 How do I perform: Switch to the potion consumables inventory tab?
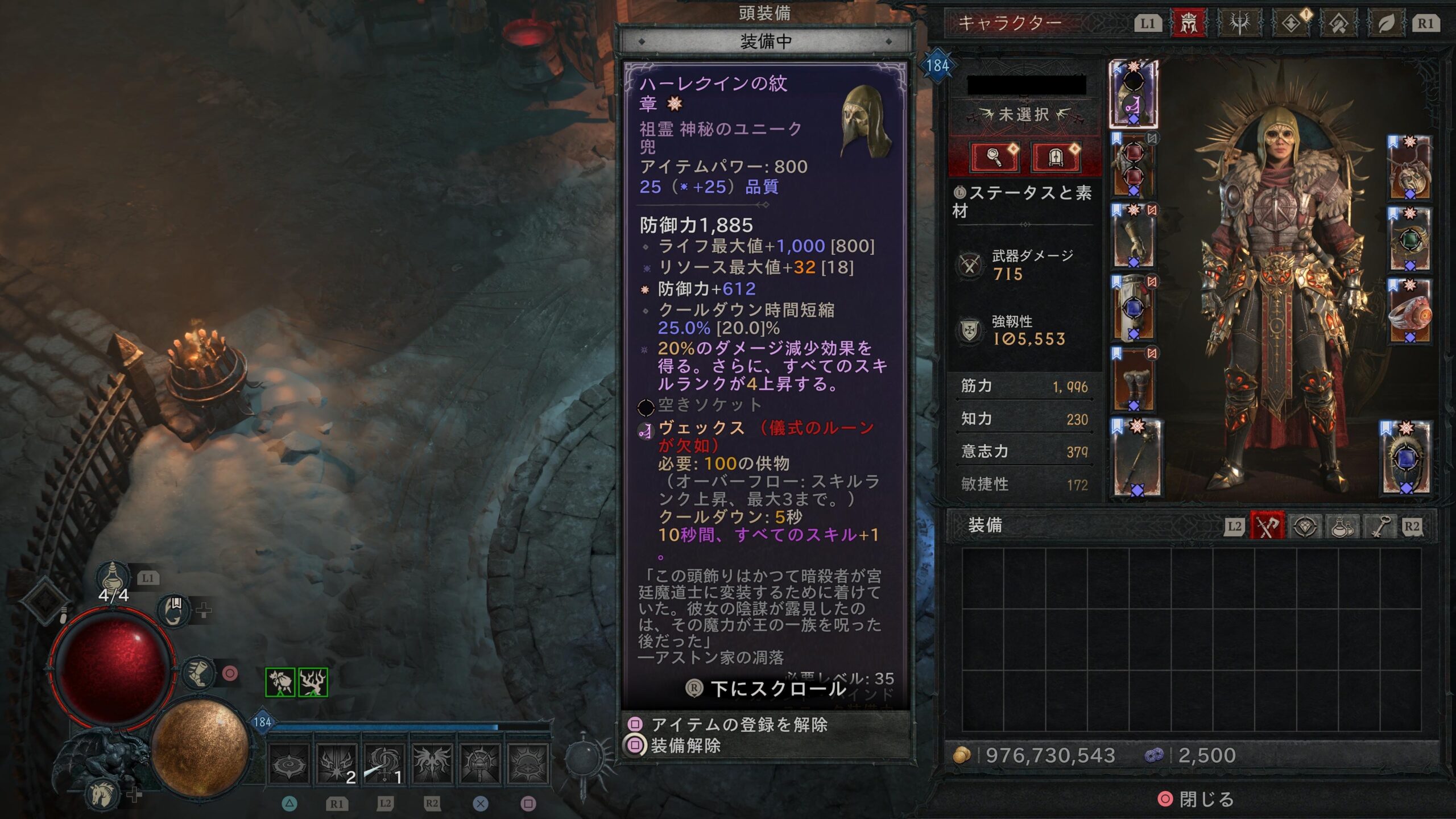coord(1342,526)
